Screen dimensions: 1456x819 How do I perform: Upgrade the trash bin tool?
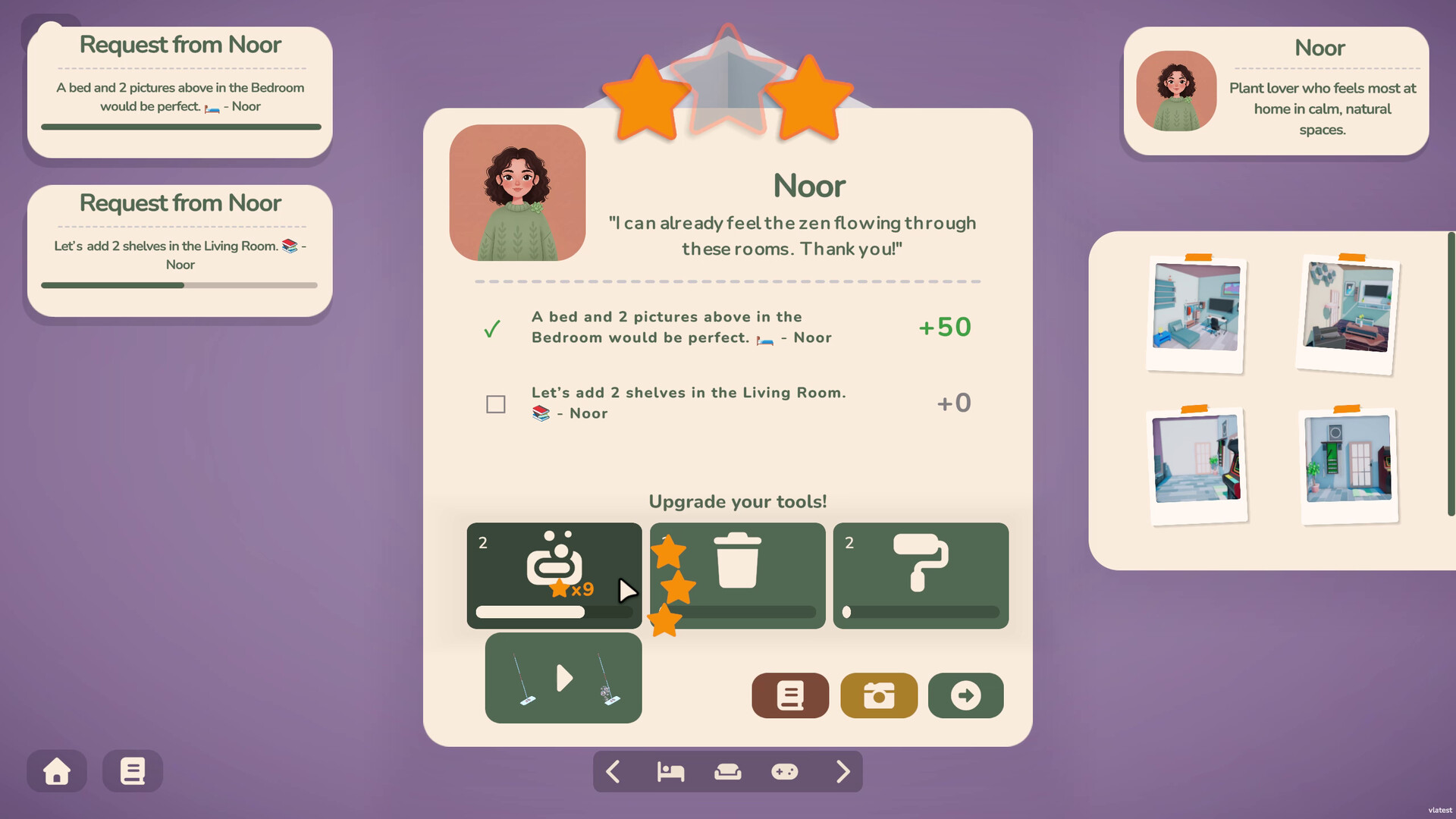737,574
